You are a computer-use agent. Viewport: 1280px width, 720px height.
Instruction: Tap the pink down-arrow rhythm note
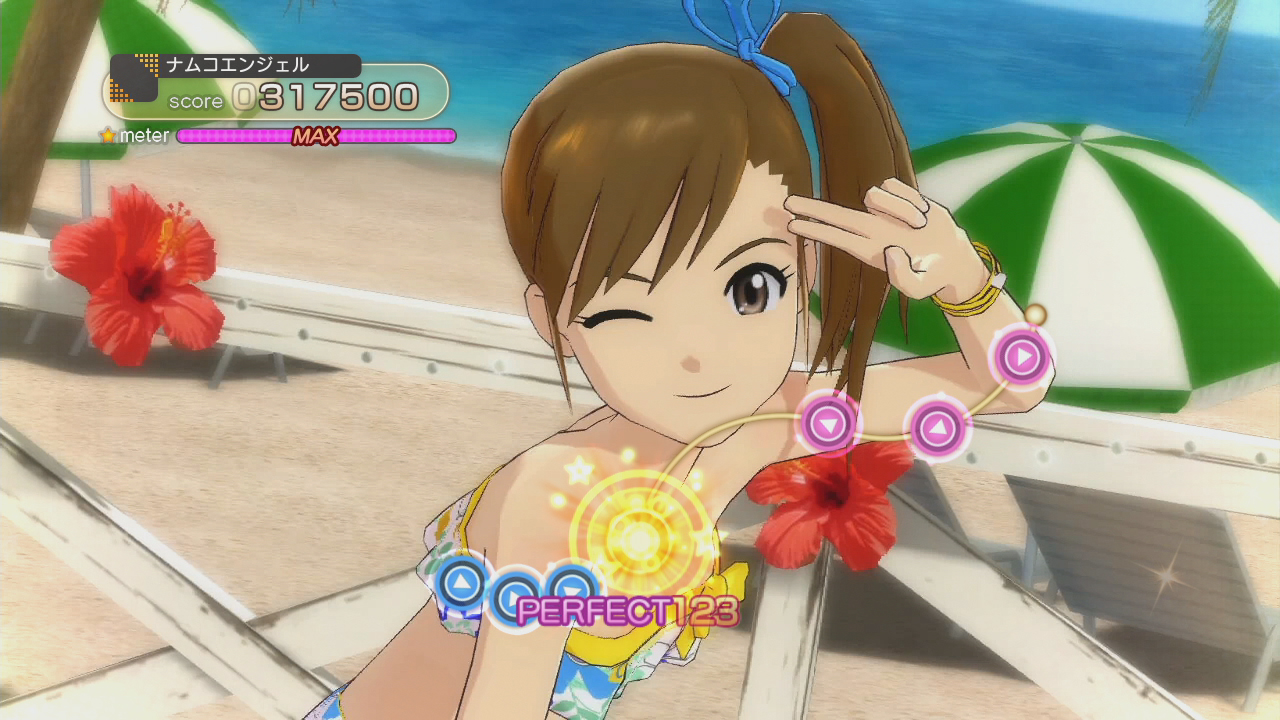tap(828, 425)
